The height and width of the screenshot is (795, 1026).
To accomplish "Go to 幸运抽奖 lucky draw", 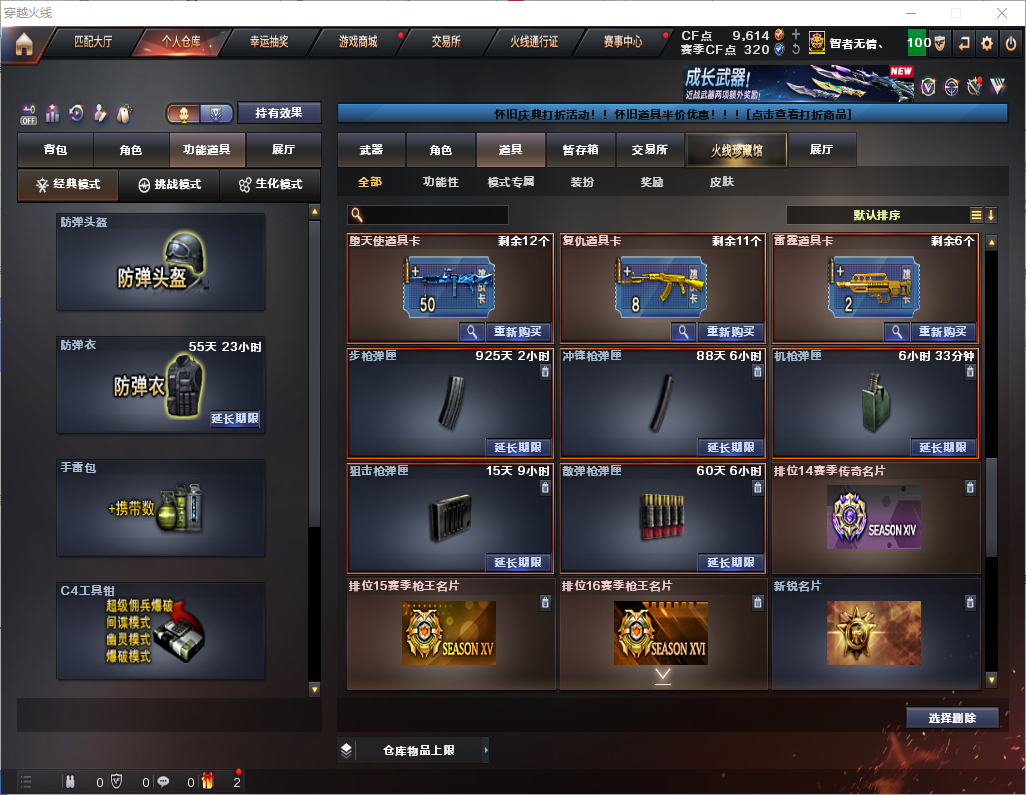I will [x=269, y=42].
